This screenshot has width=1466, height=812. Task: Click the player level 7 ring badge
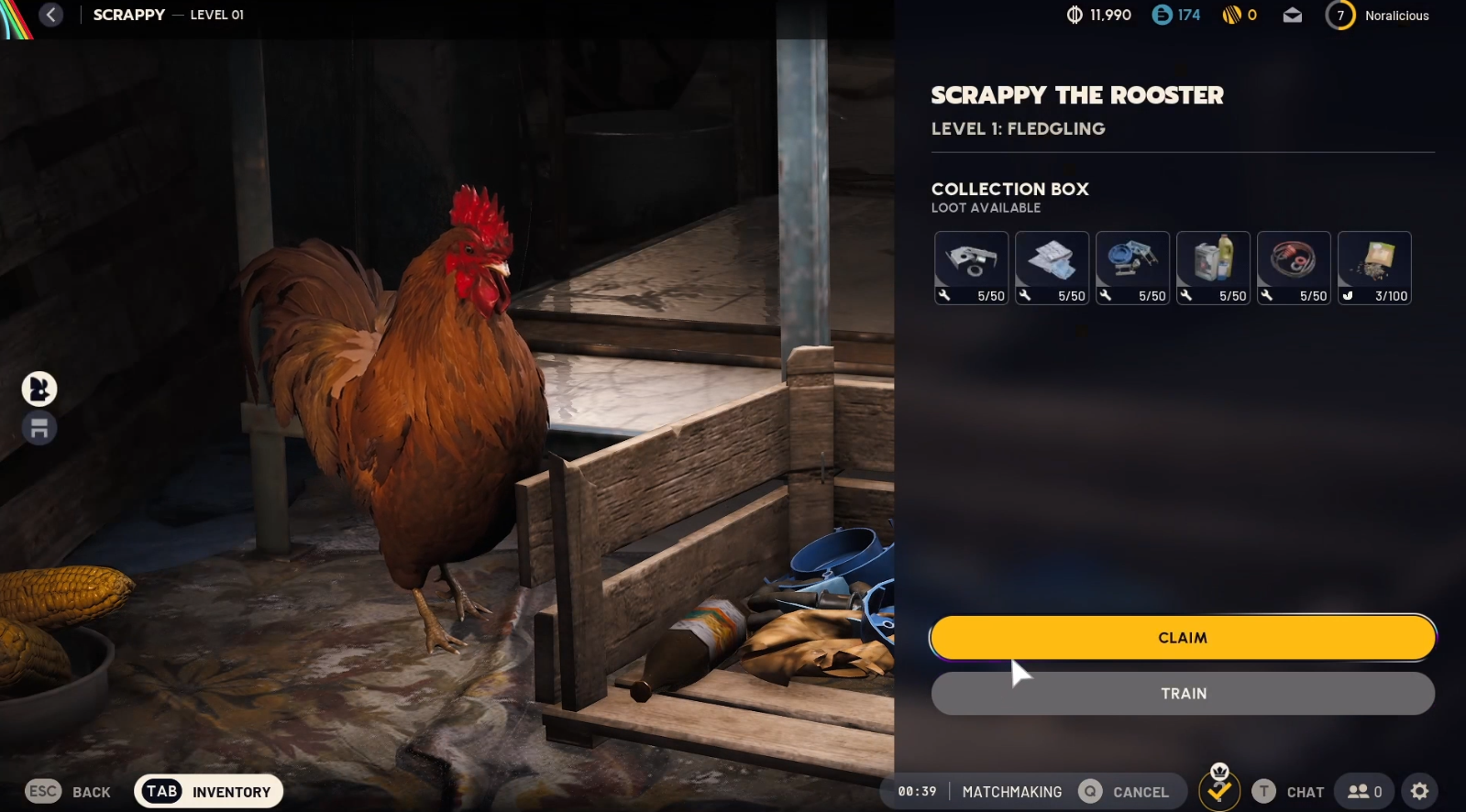click(1339, 15)
